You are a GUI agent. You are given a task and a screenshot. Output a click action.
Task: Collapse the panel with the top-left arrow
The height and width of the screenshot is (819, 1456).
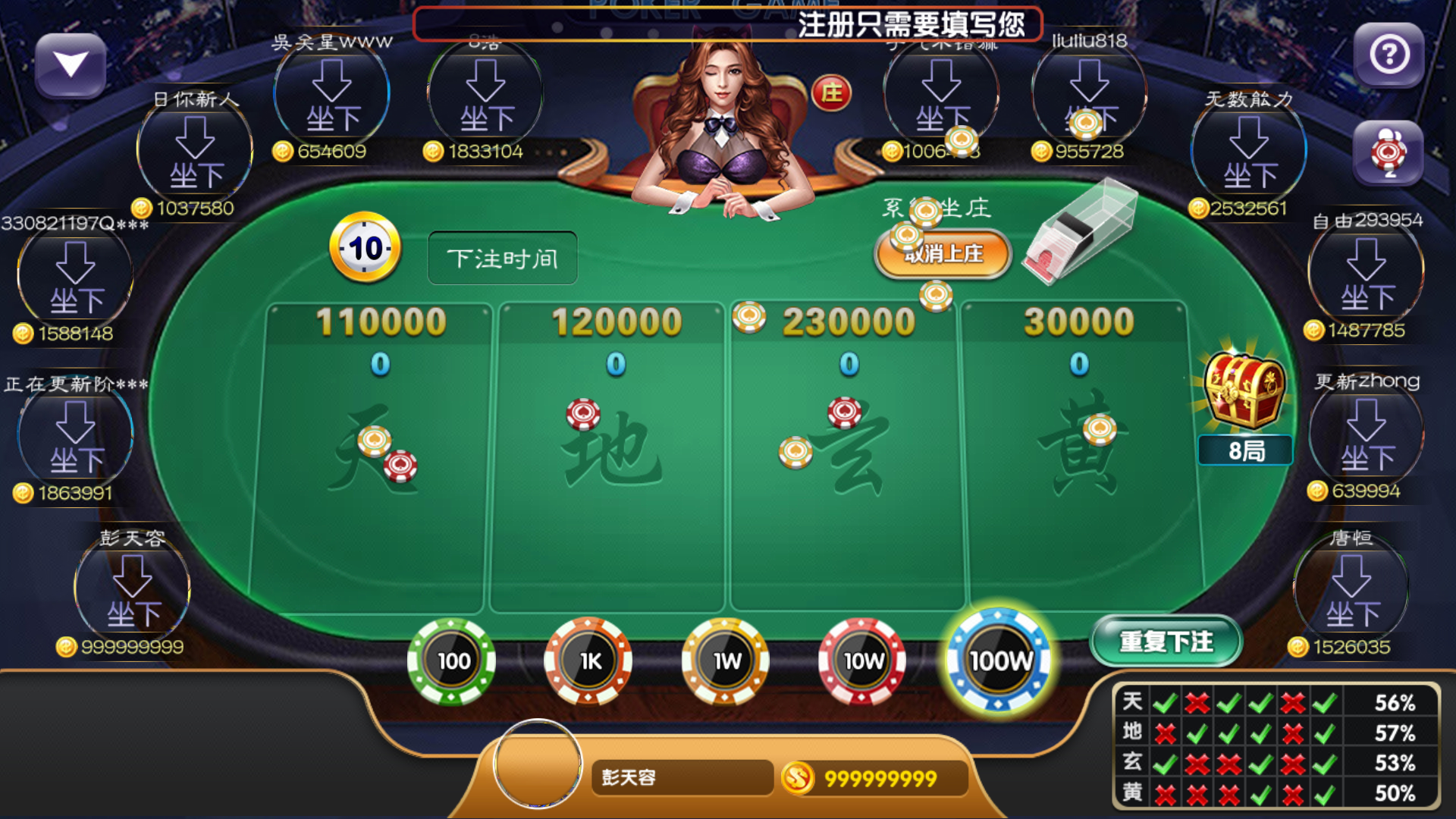(x=72, y=65)
